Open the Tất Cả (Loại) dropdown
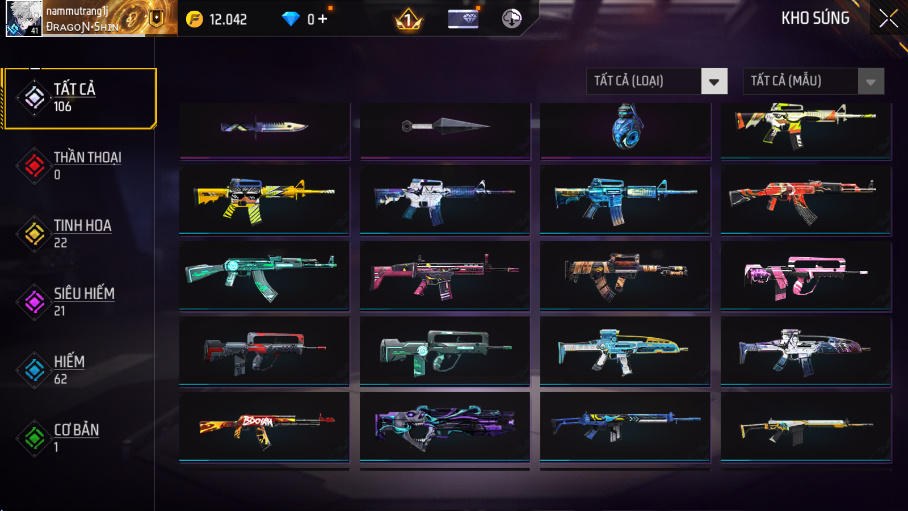 [657, 81]
